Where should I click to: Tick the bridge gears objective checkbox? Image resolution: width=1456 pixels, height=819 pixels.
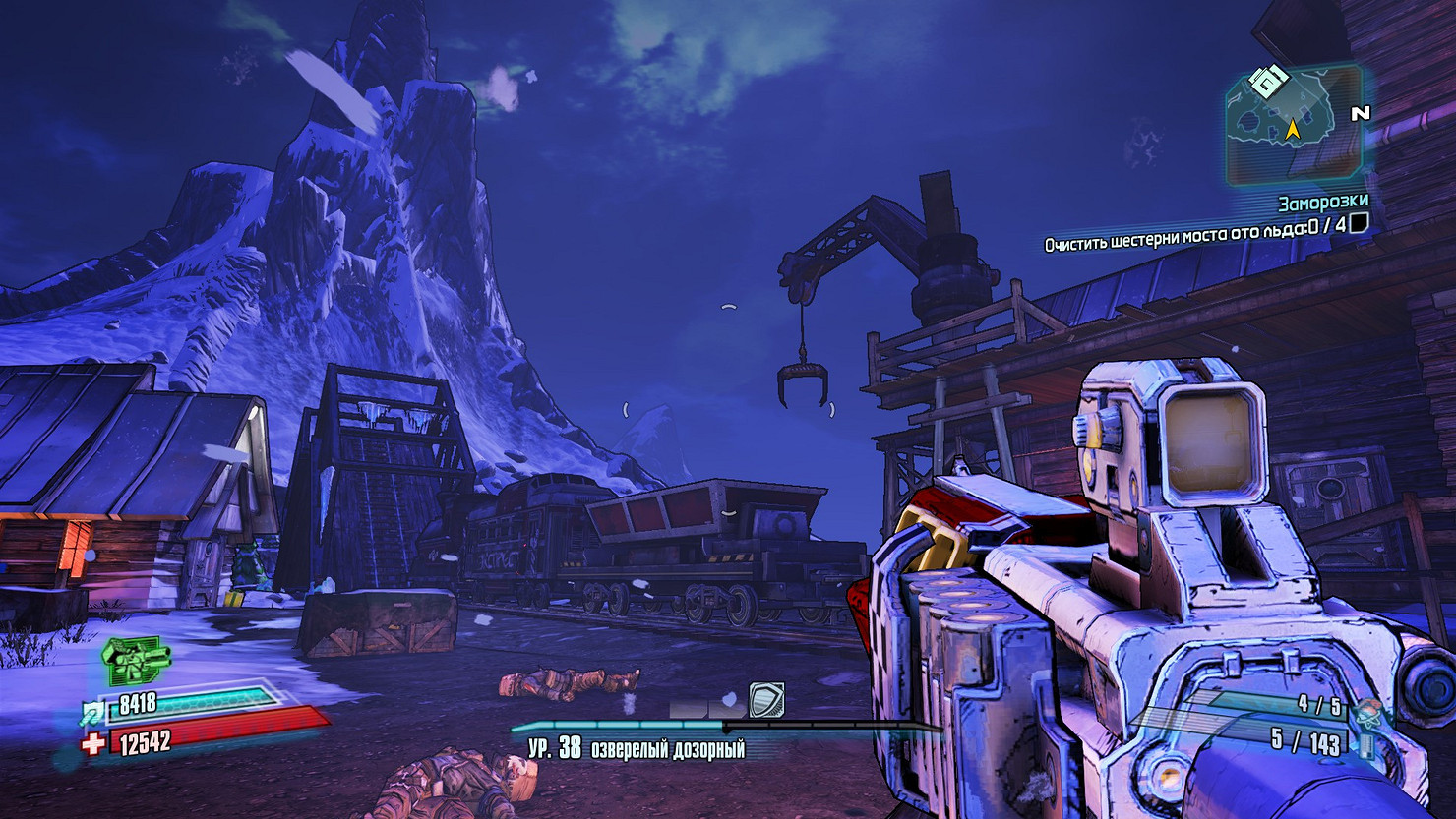click(x=1358, y=224)
